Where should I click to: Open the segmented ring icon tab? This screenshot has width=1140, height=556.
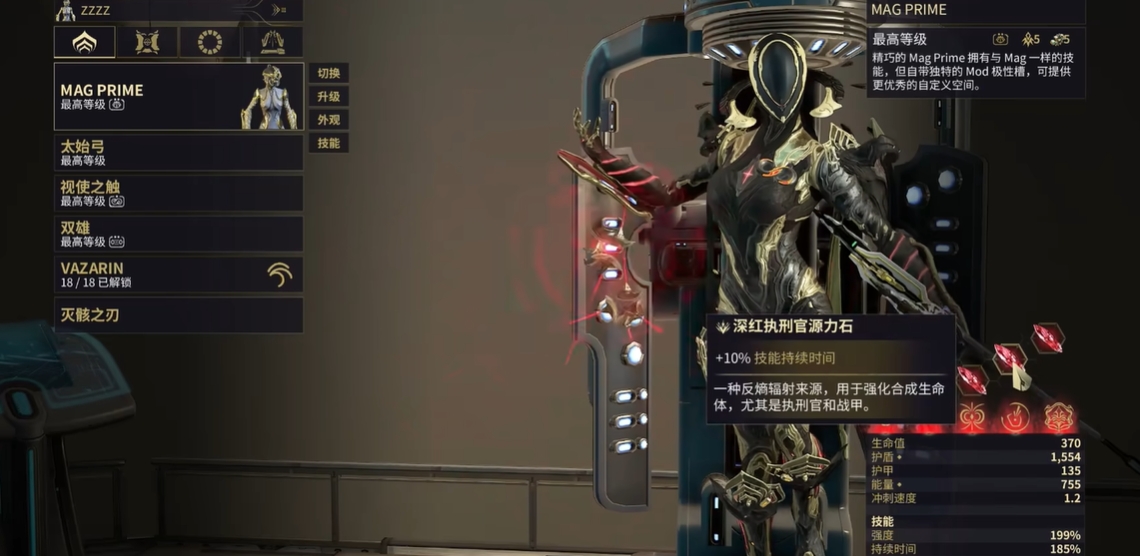[210, 42]
